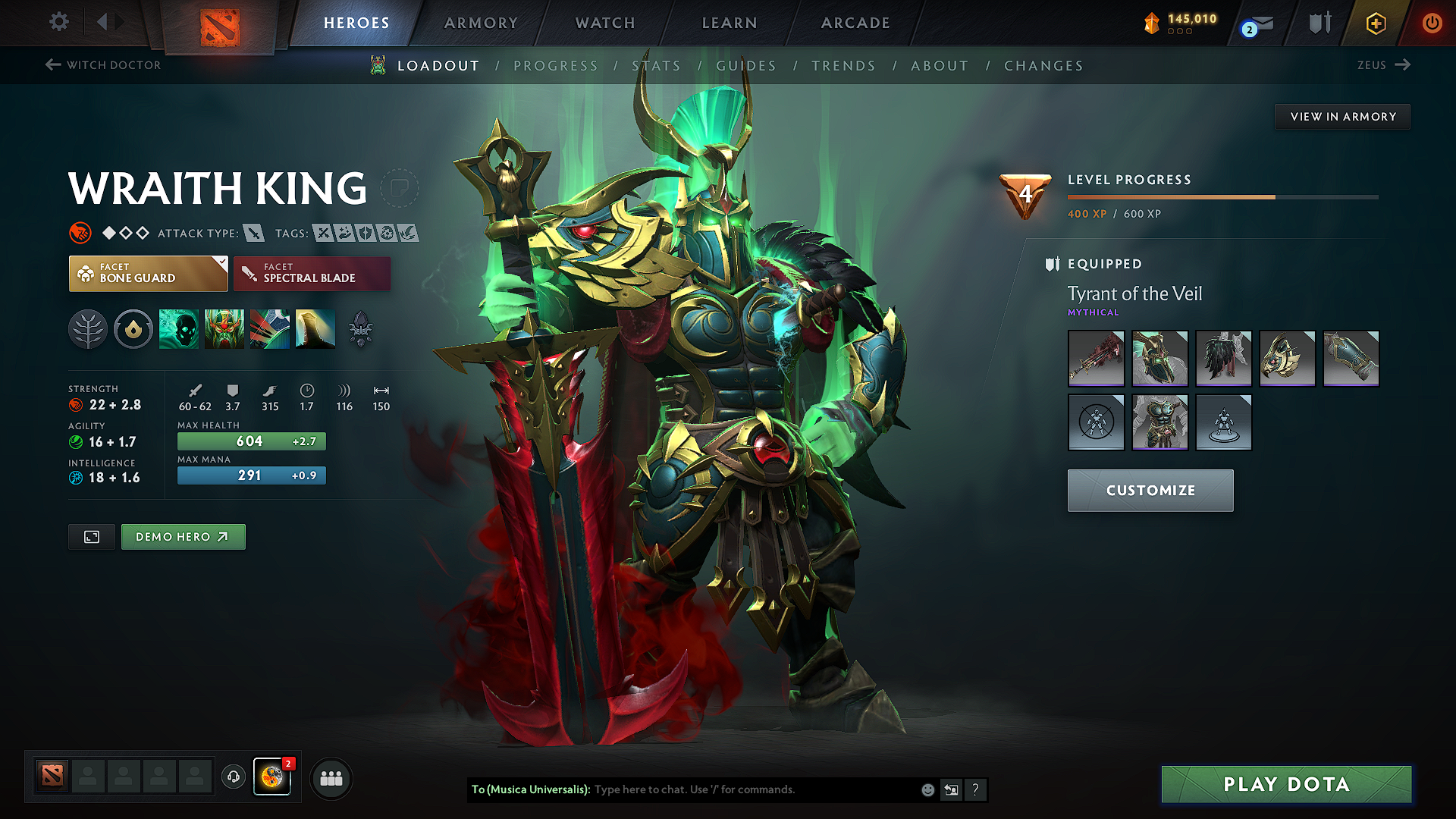Switch to the STATS tab
The width and height of the screenshot is (1456, 819).
[x=657, y=66]
